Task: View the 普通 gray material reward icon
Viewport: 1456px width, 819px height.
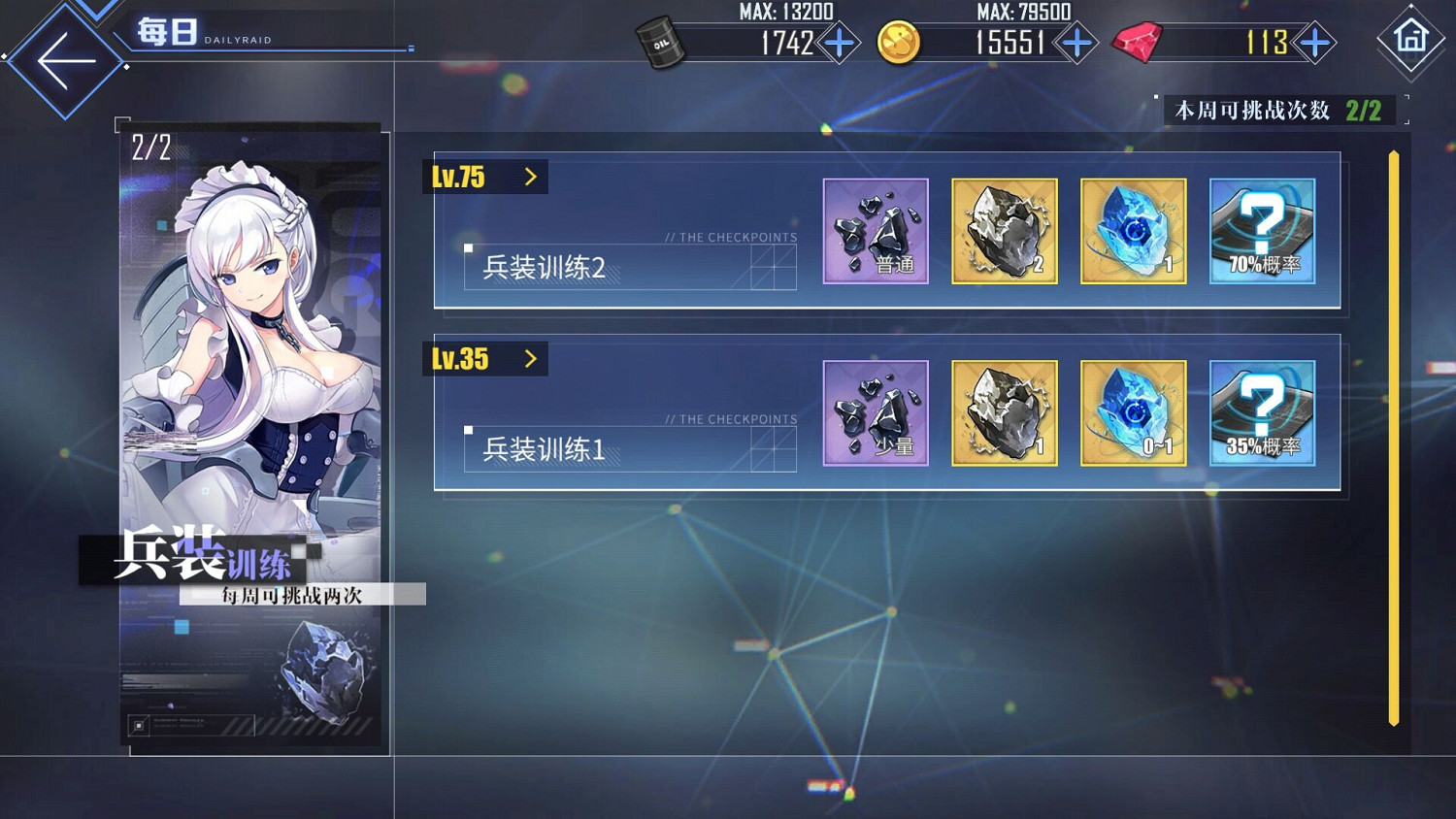Action: click(x=874, y=231)
